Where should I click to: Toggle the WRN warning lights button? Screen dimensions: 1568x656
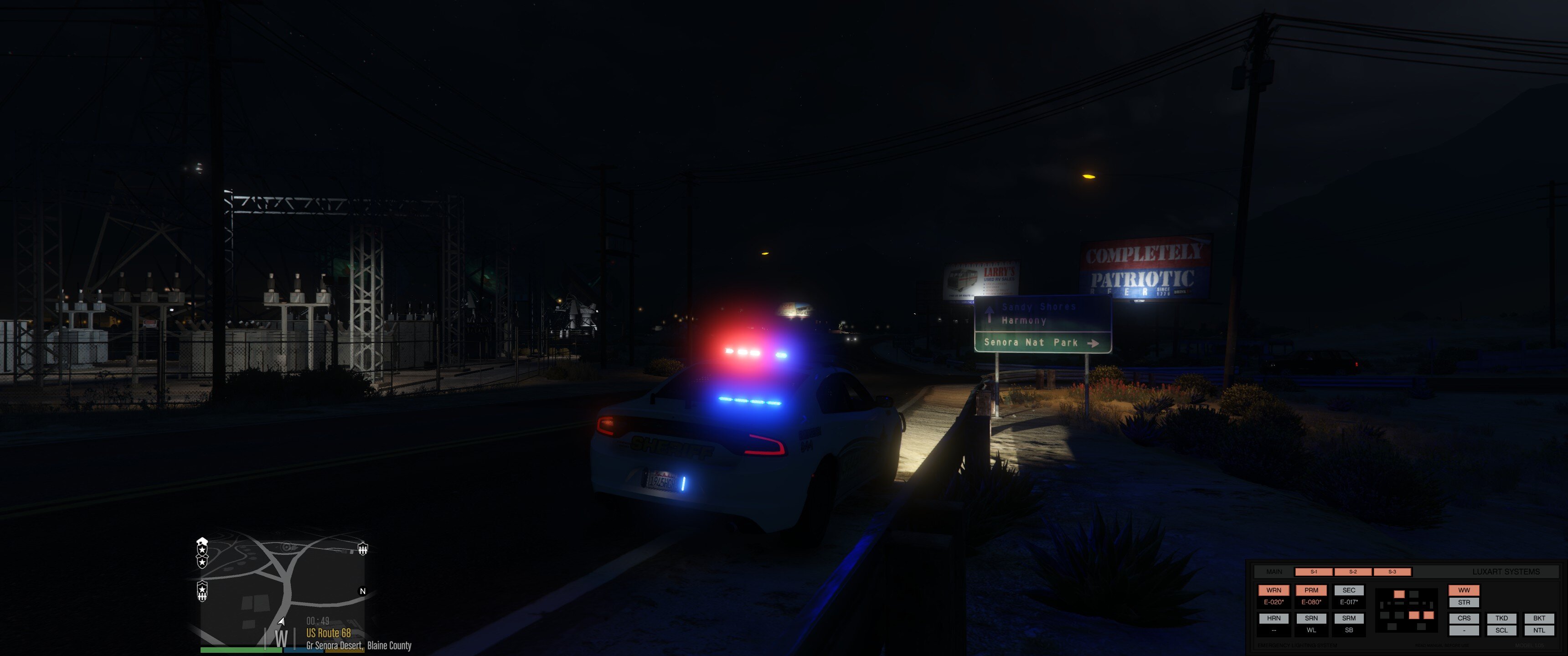click(x=1274, y=591)
